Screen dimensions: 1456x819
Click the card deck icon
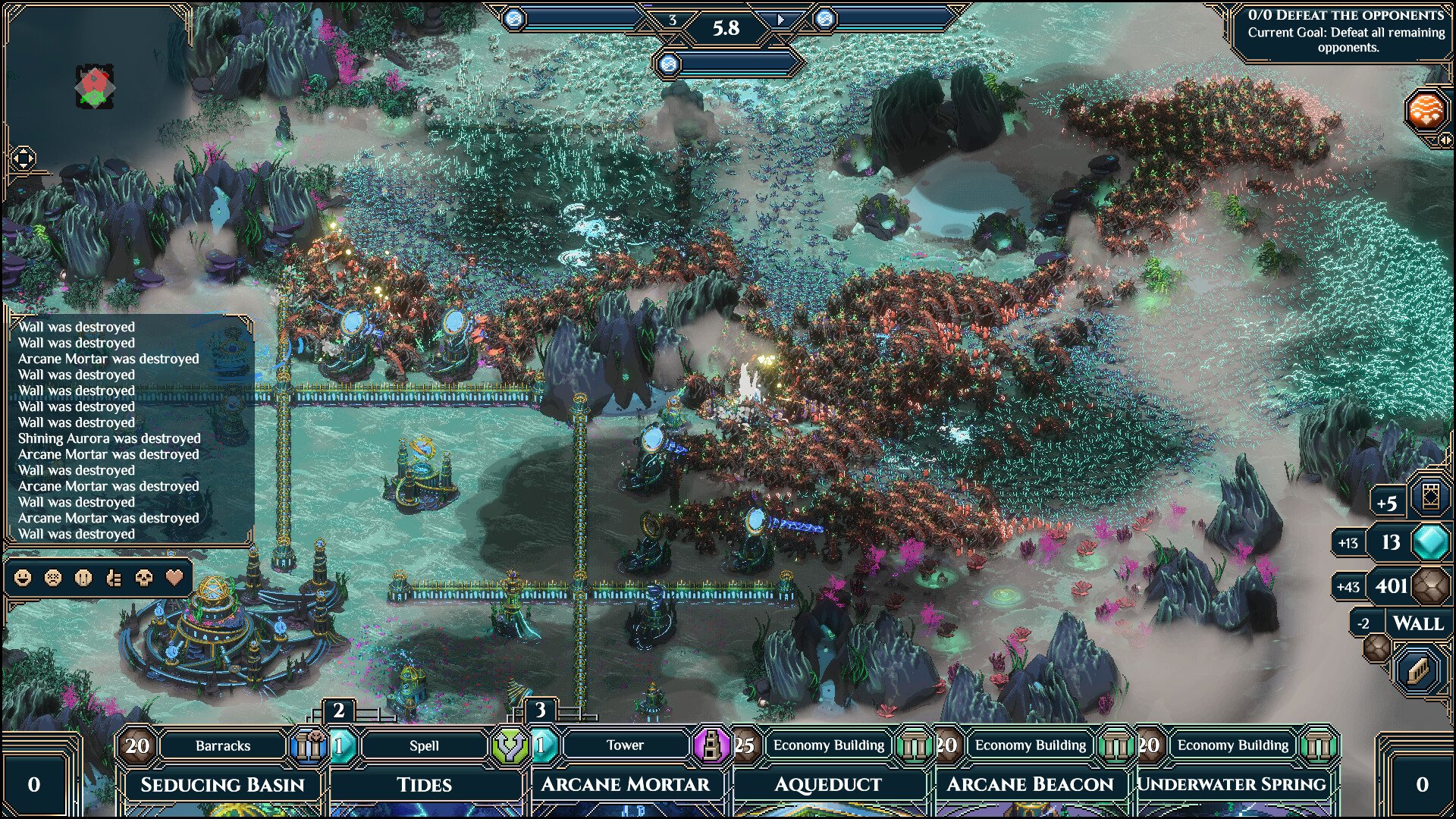[1430, 497]
